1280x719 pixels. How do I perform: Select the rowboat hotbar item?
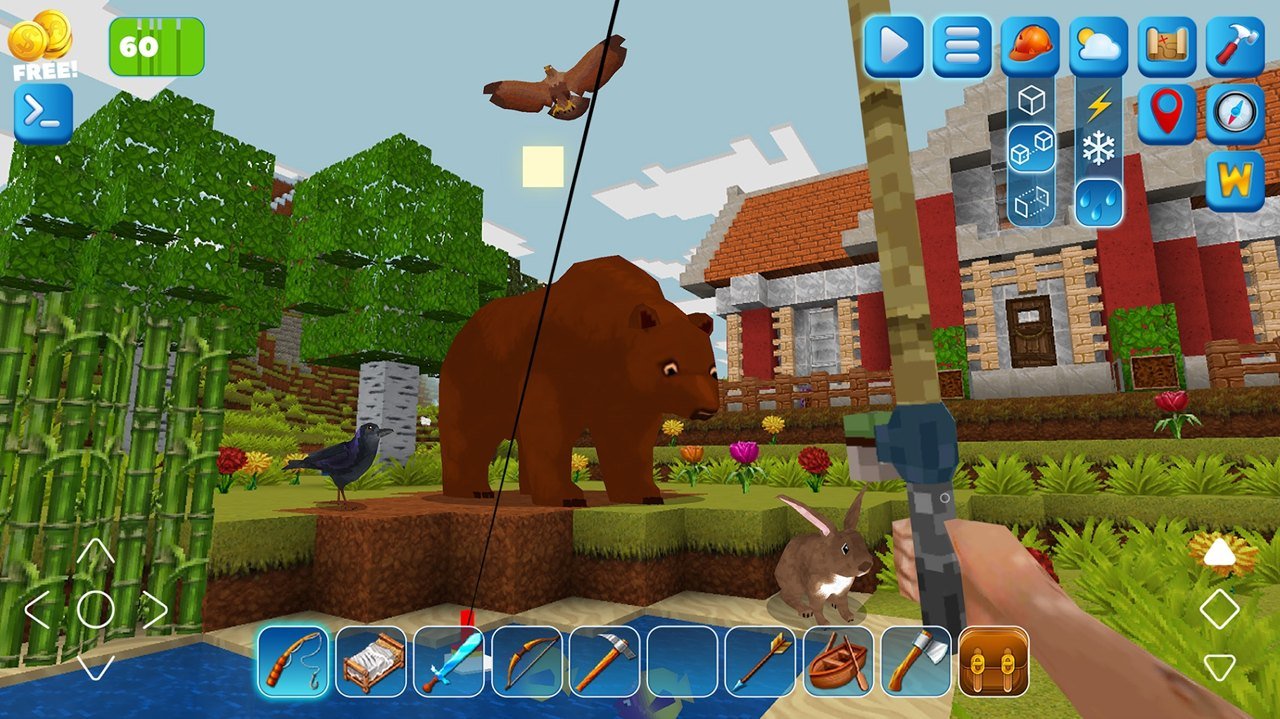838,661
